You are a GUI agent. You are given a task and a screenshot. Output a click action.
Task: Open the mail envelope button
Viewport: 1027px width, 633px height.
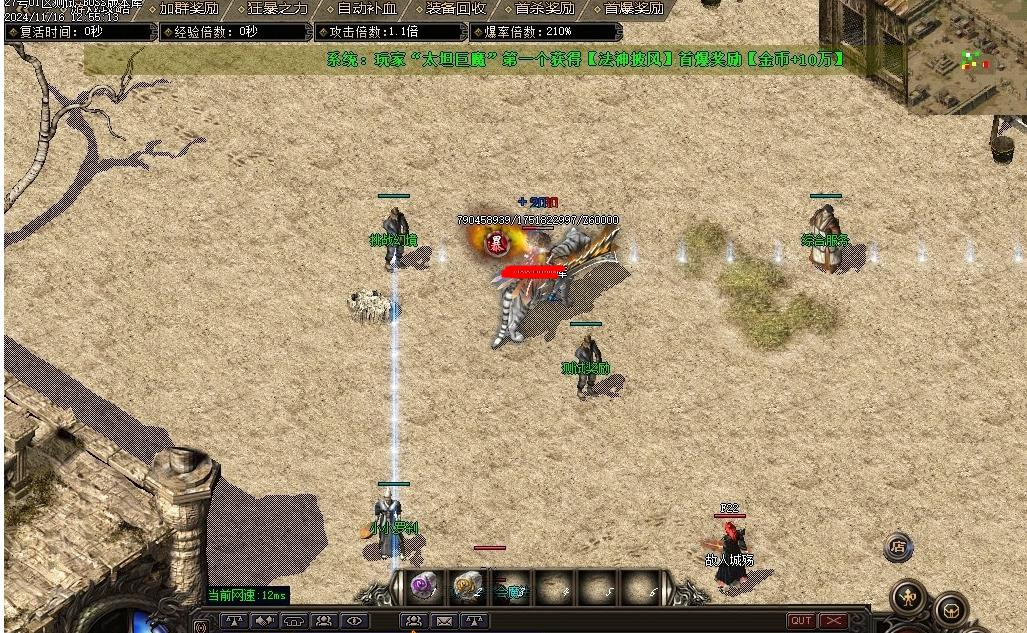pos(444,621)
